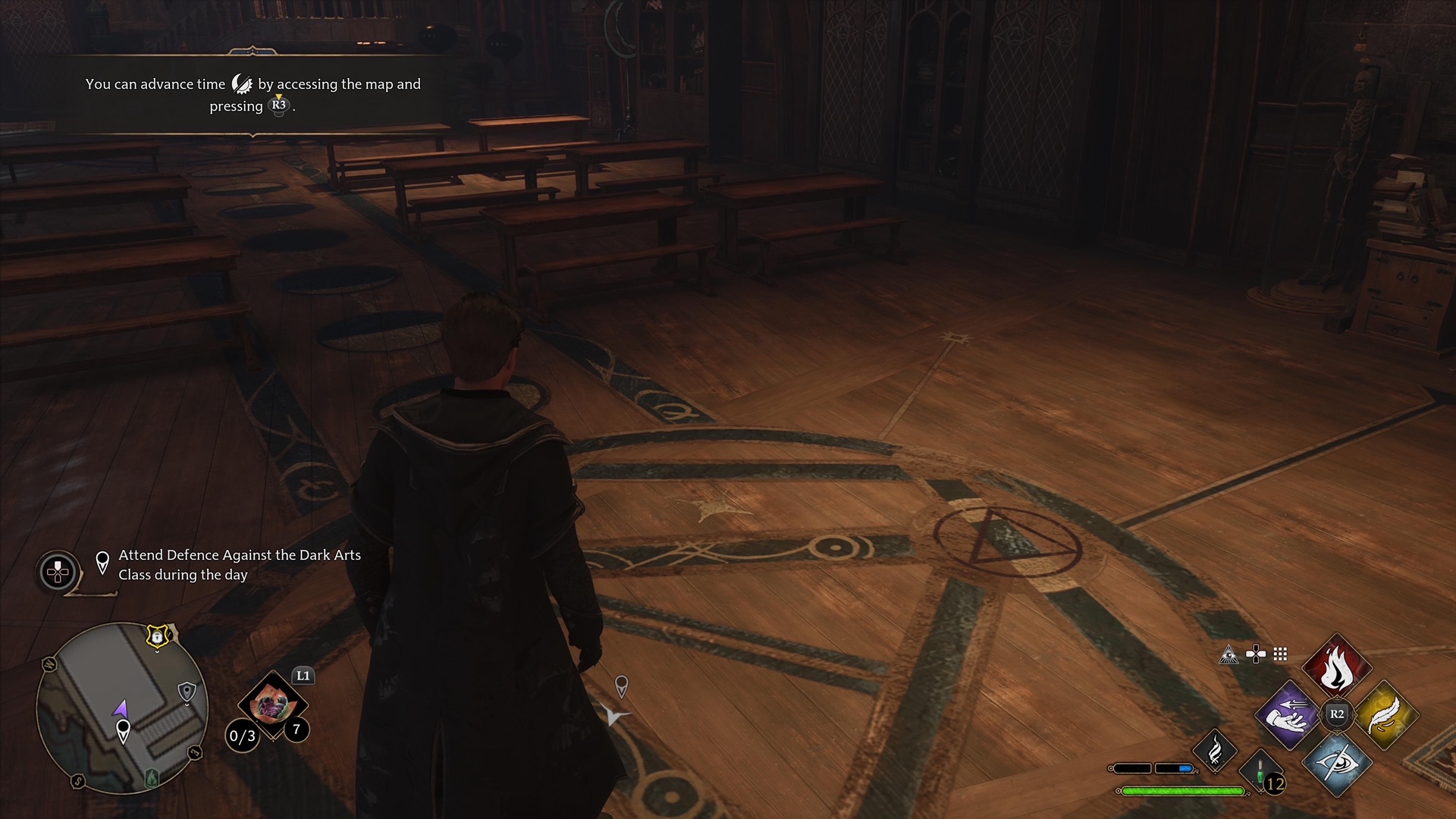Select the D-pad quest tracker icon
Viewport: 1456px width, 819px height.
click(57, 573)
